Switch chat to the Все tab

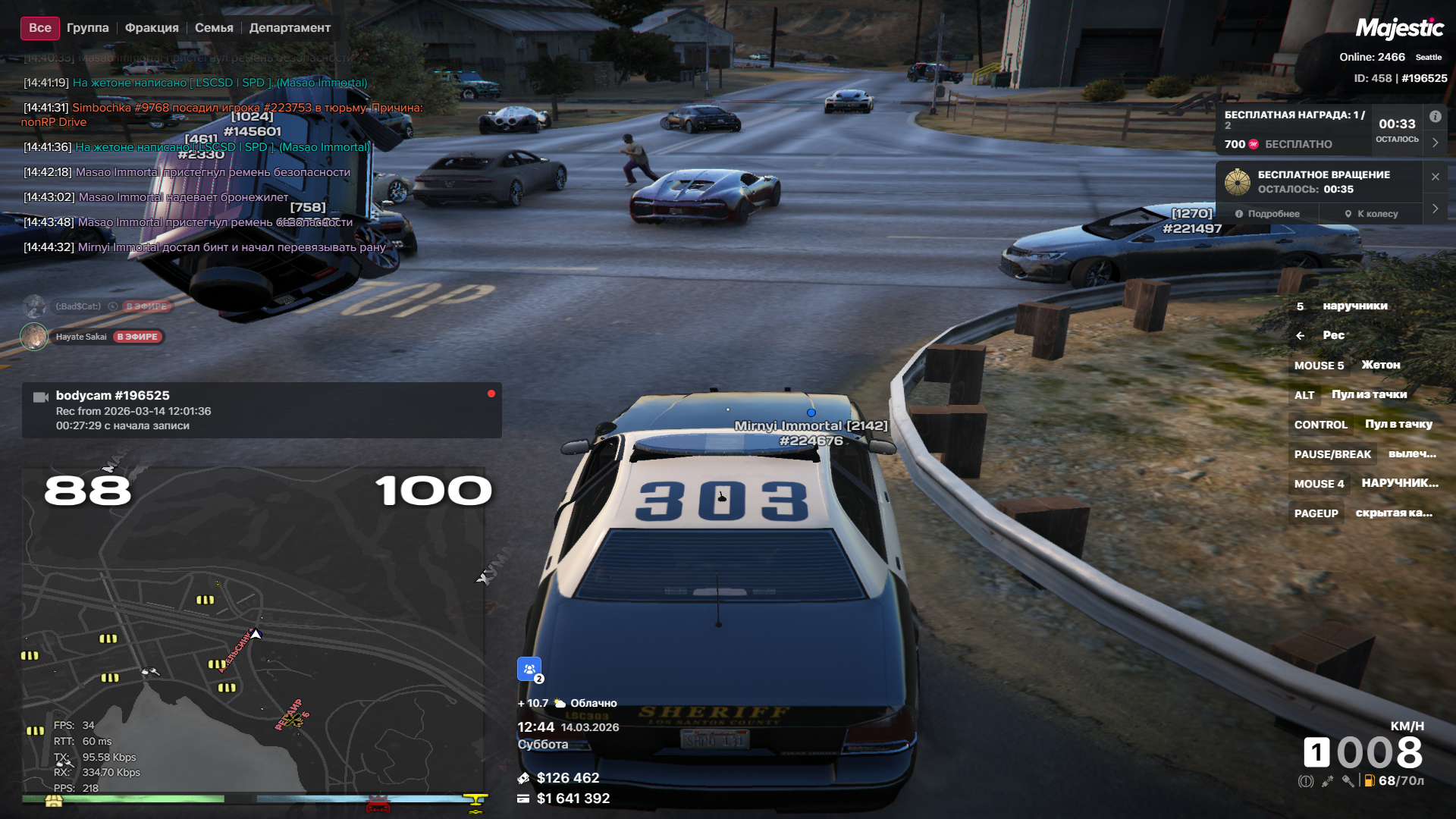(x=39, y=28)
